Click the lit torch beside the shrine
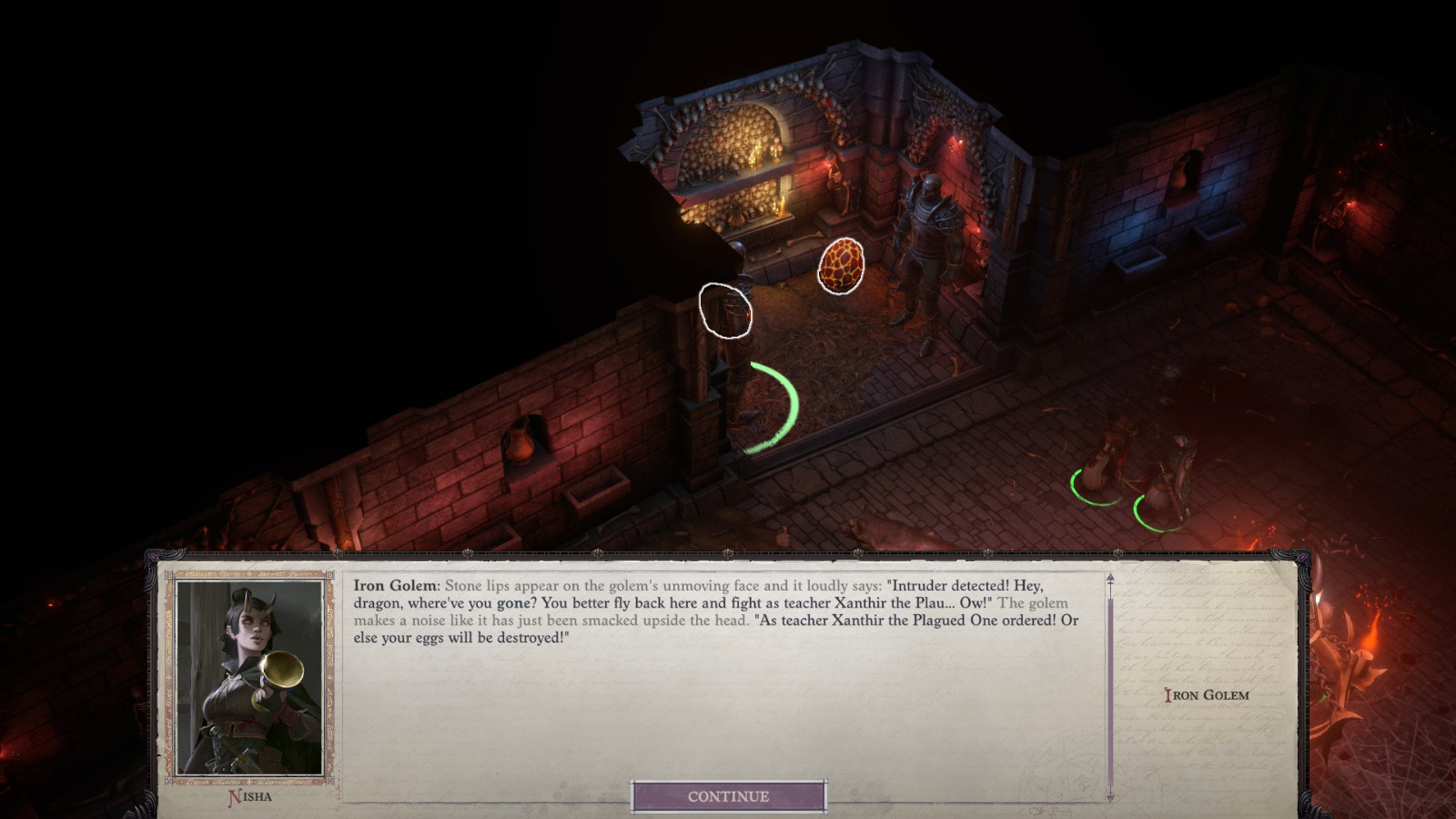Screen dimensions: 1456x819 click(x=825, y=162)
